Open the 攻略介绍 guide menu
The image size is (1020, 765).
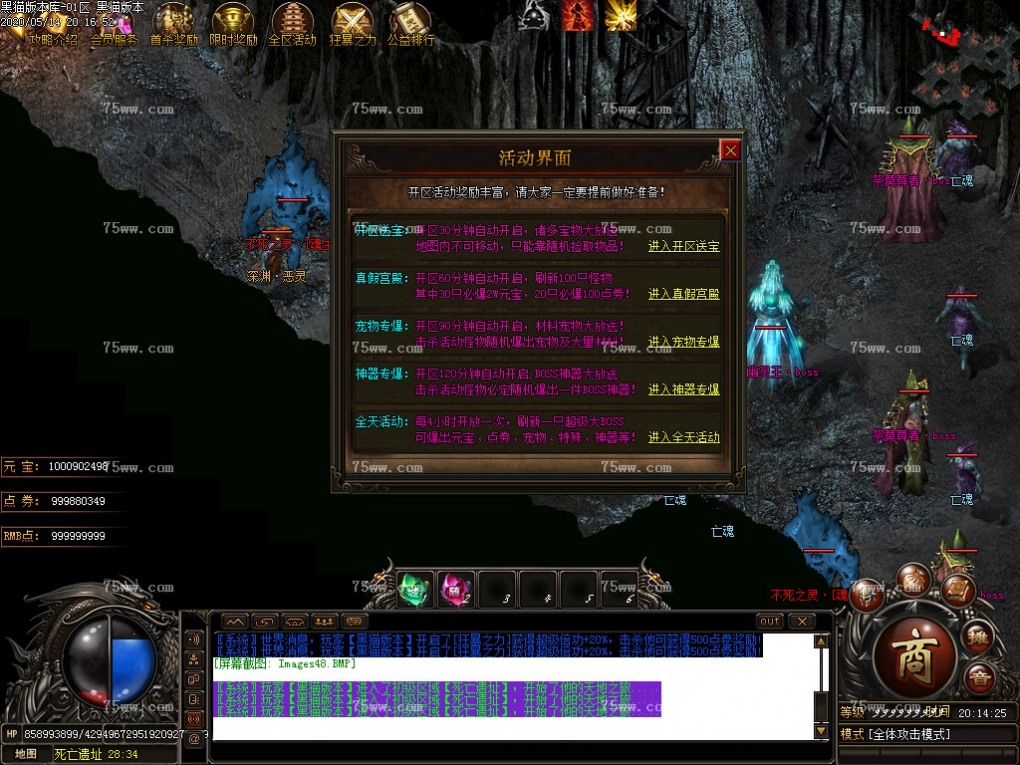click(x=53, y=41)
